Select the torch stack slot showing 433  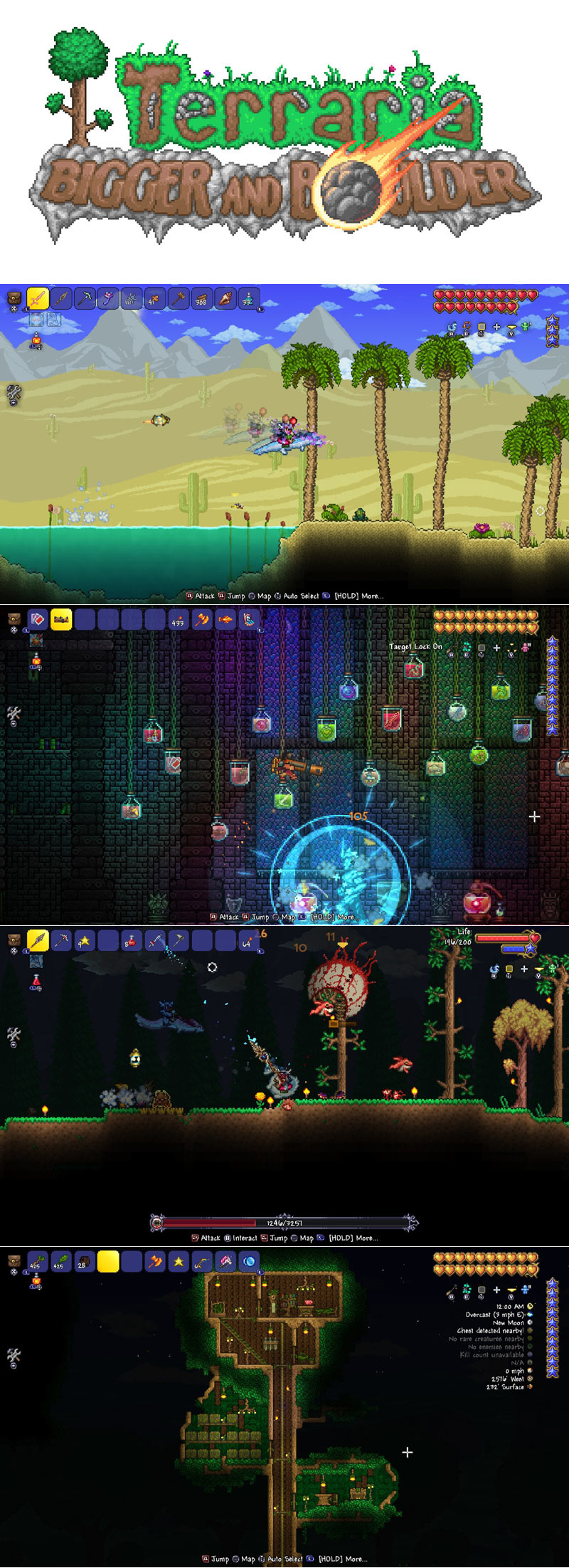[179, 620]
